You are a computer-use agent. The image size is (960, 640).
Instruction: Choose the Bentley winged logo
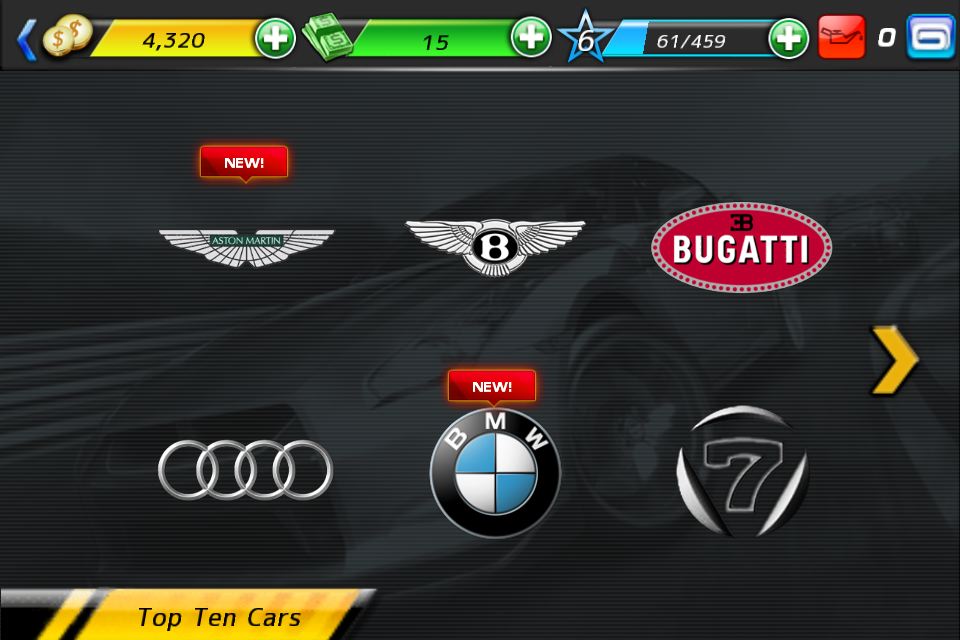[495, 245]
